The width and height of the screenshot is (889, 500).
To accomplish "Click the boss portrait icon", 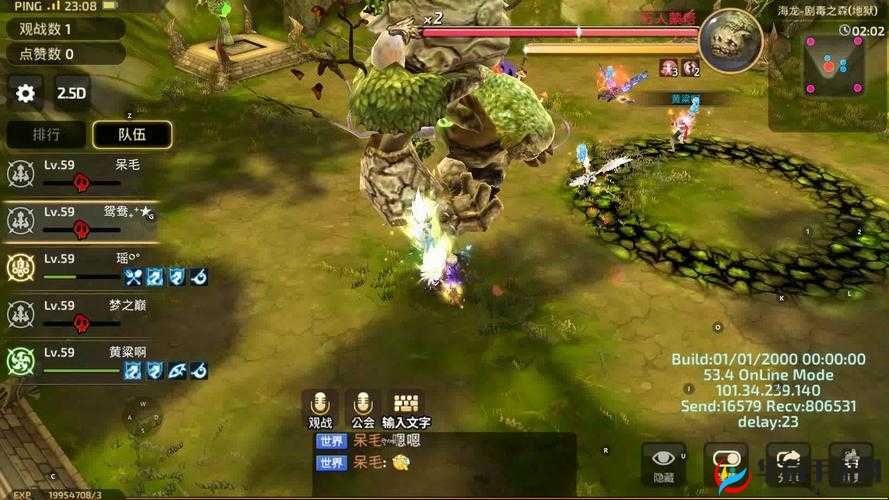I will (731, 41).
